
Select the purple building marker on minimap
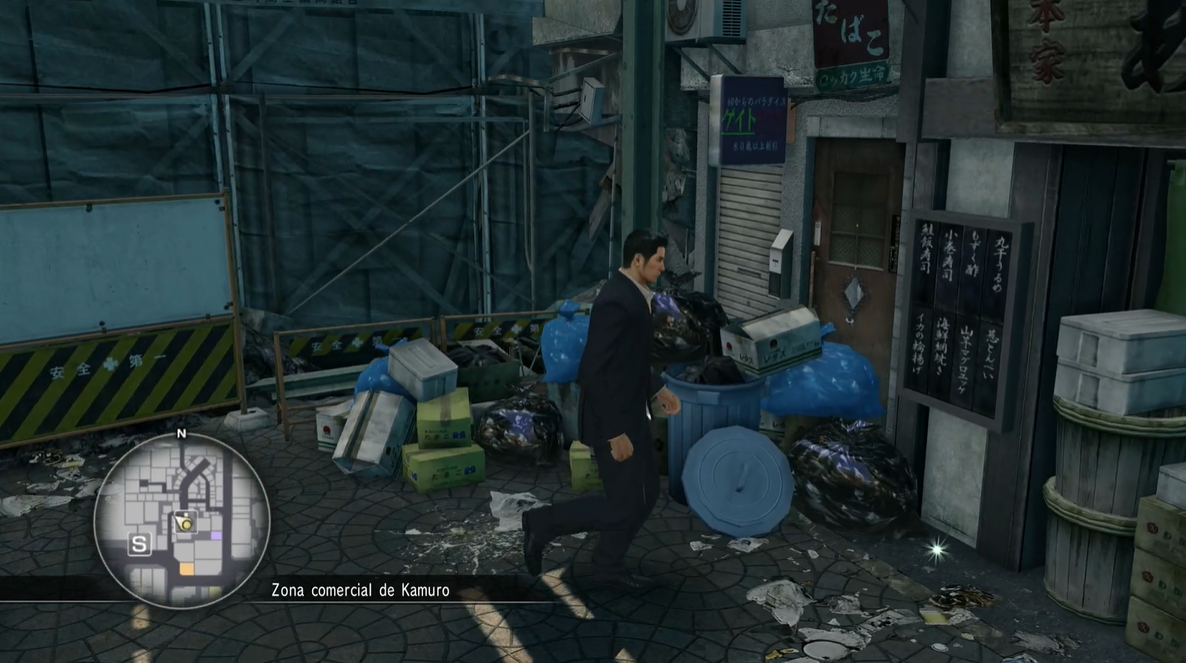(x=217, y=536)
